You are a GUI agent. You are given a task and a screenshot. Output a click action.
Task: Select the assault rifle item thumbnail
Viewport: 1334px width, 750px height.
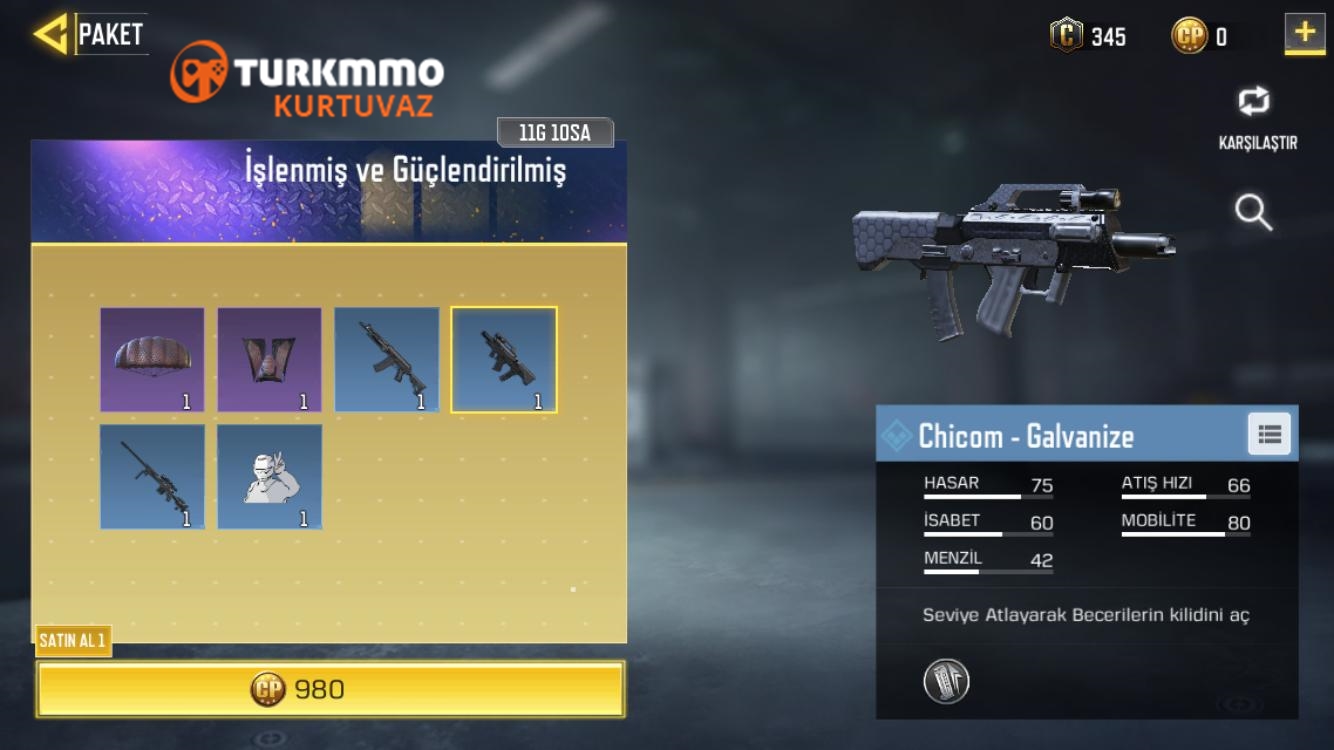point(387,359)
